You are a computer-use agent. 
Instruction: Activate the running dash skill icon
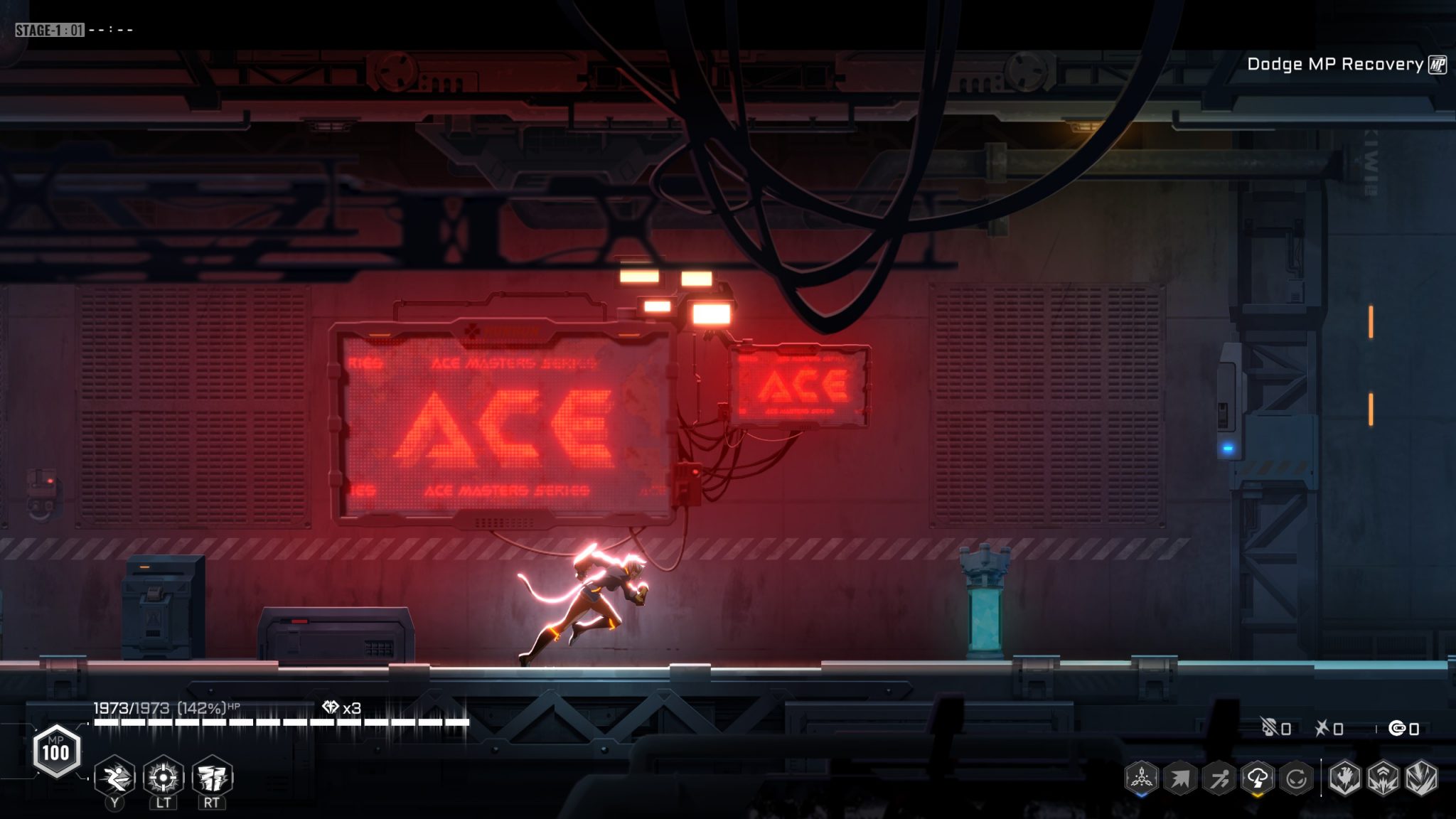(115, 777)
